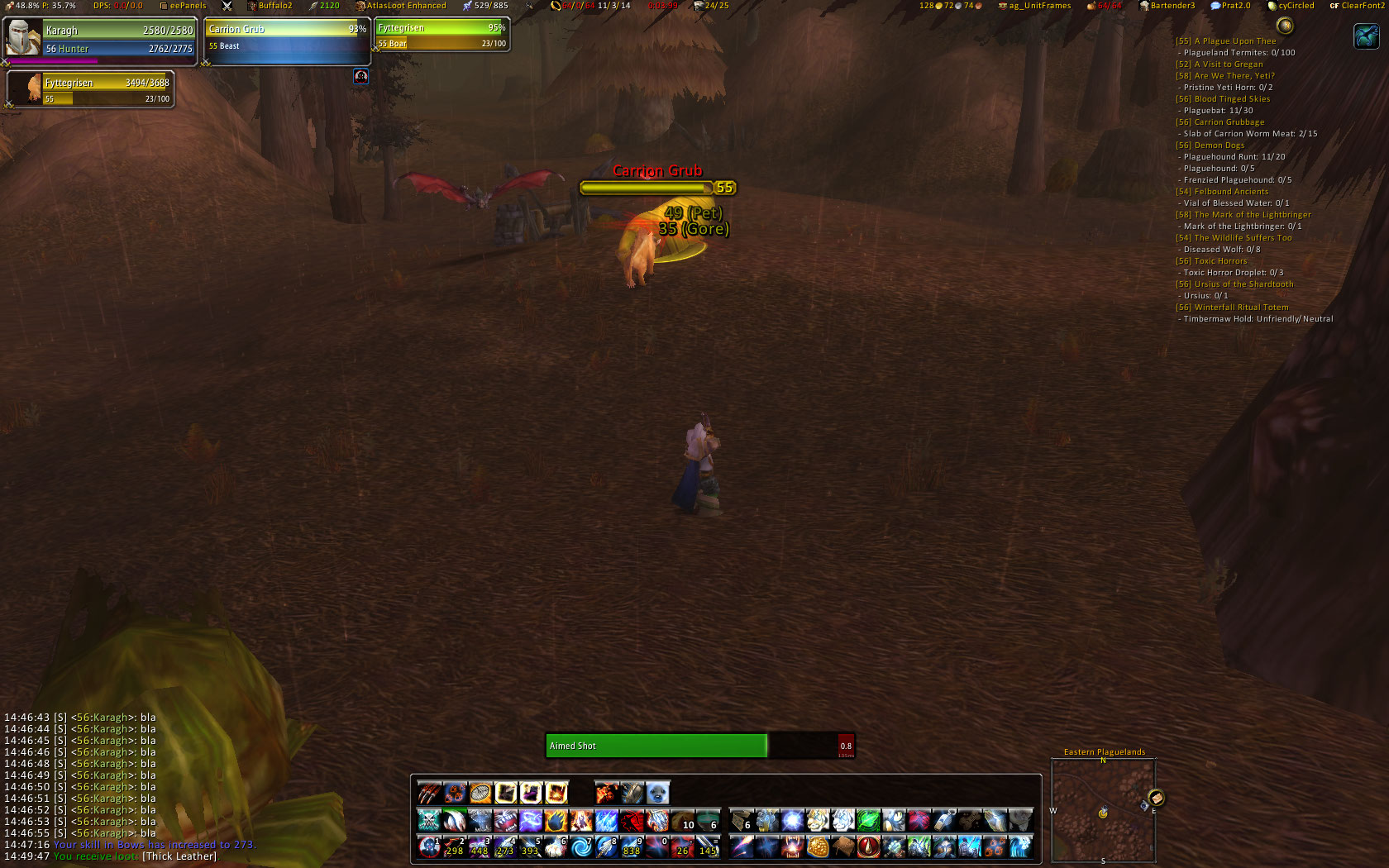1389x868 pixels.
Task: Use the ability showing 838 in slot 9
Action: pyautogui.click(x=632, y=847)
